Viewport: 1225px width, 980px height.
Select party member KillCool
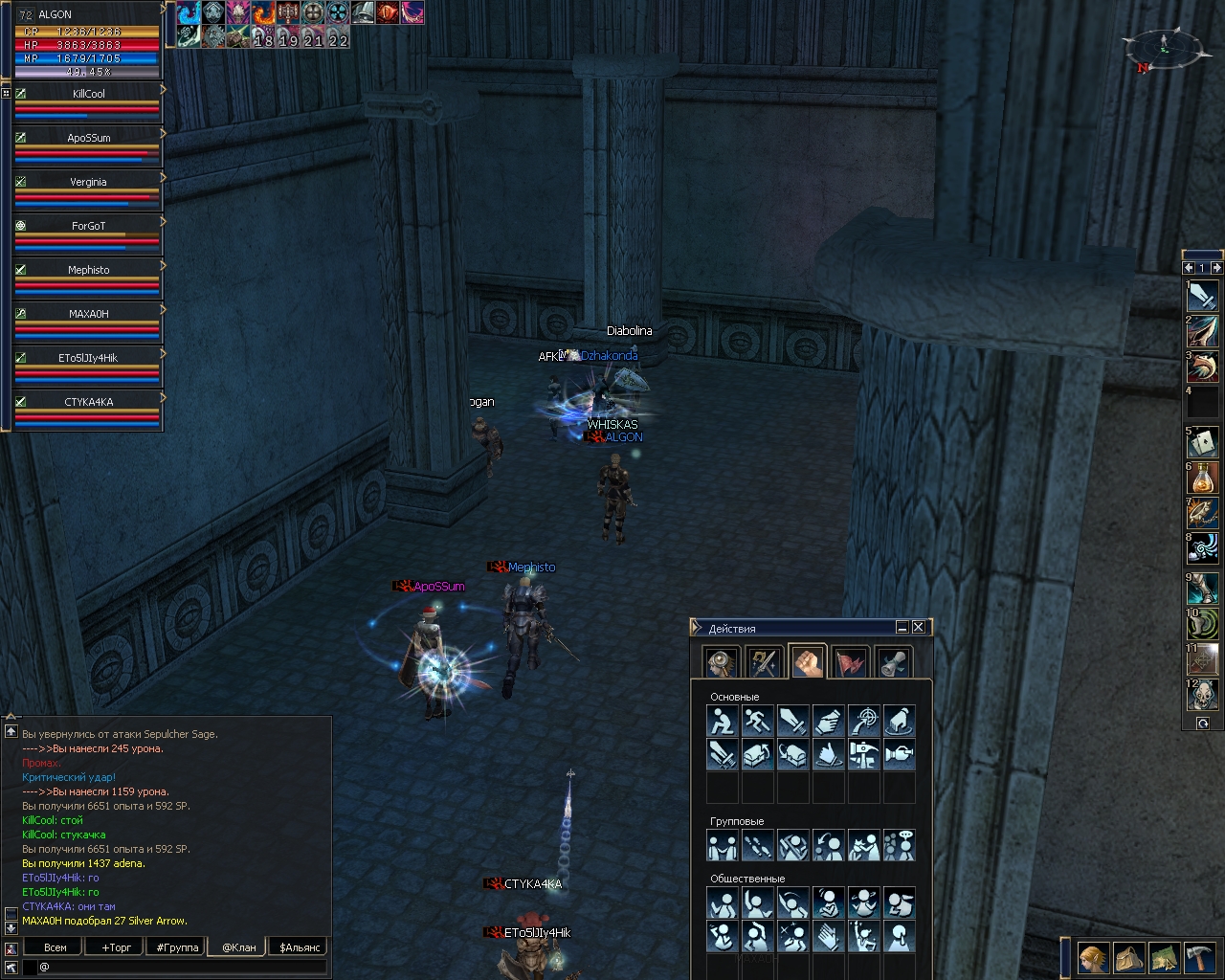click(88, 94)
